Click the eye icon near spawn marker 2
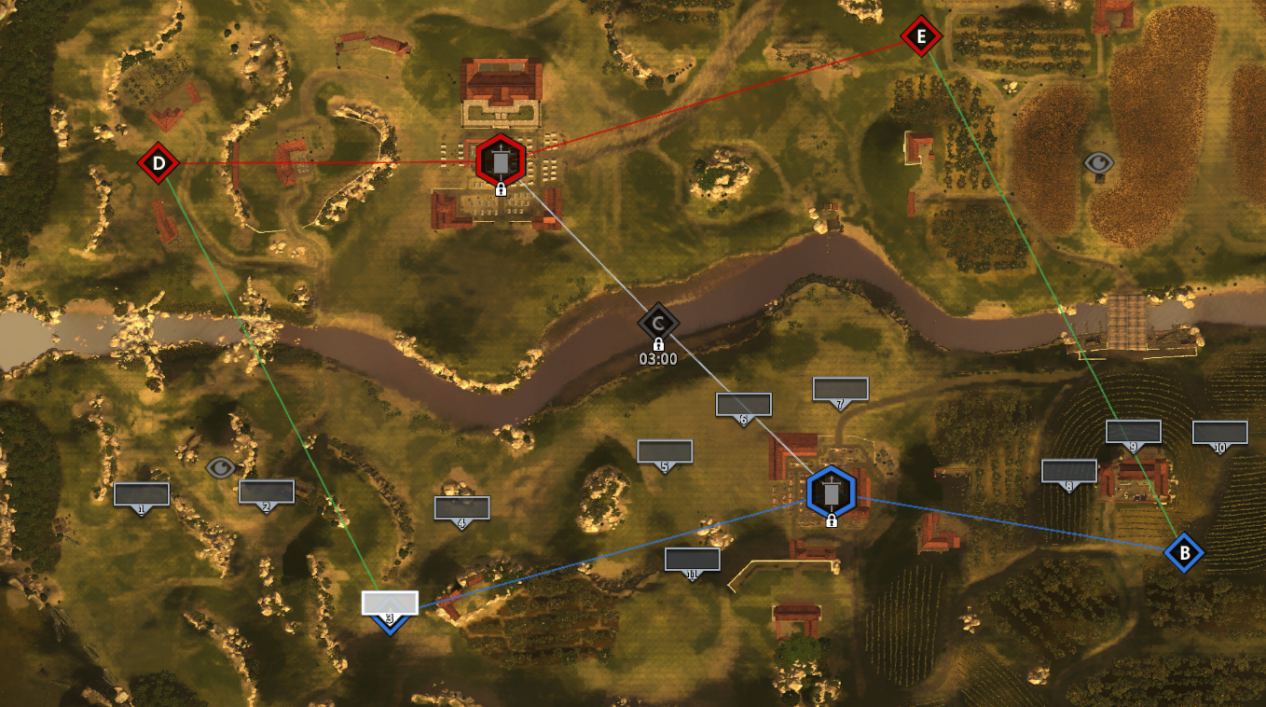This screenshot has width=1266, height=707. point(220,466)
